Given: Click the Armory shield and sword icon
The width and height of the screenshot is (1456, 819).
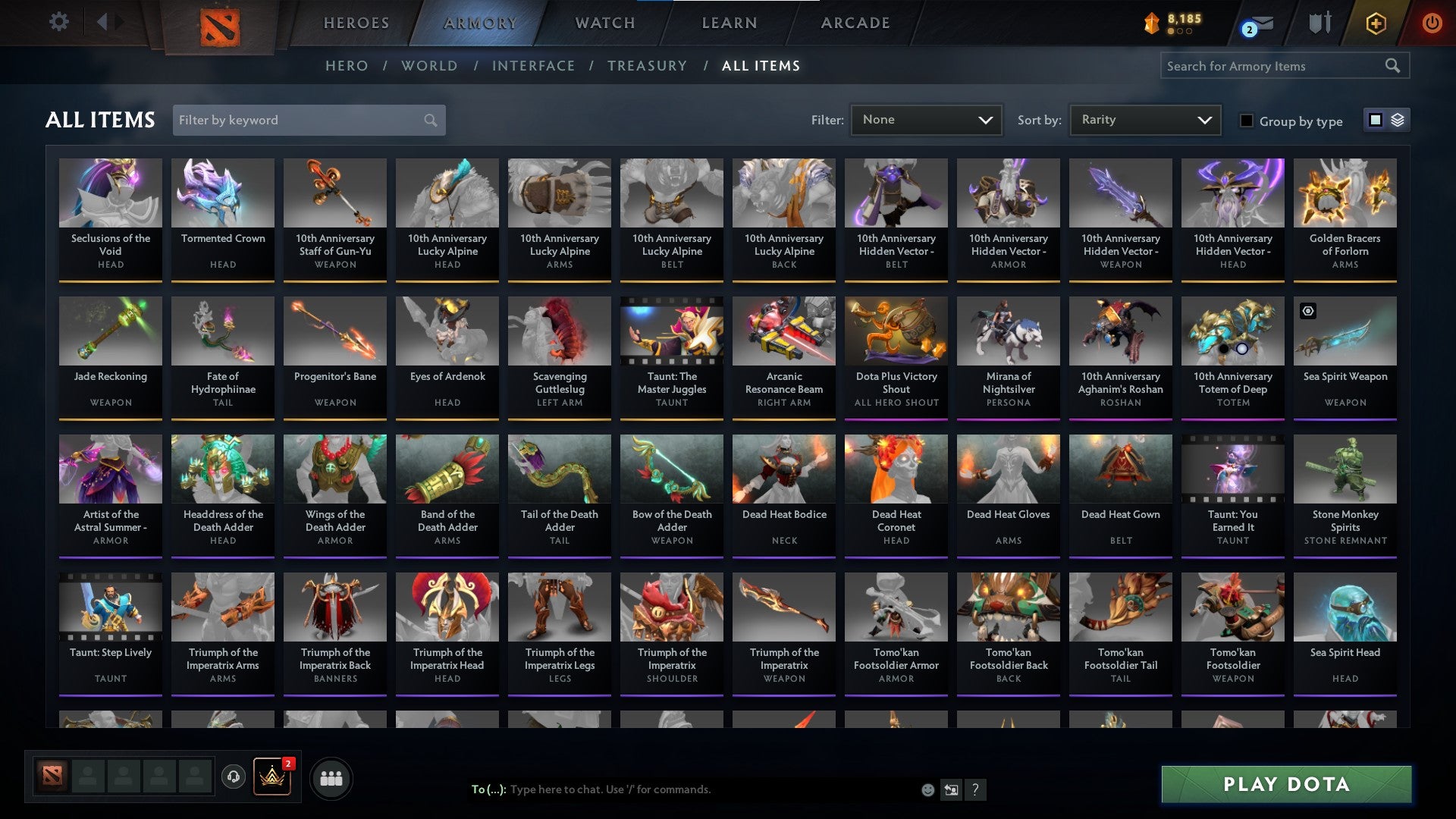Looking at the screenshot, I should tap(1319, 23).
